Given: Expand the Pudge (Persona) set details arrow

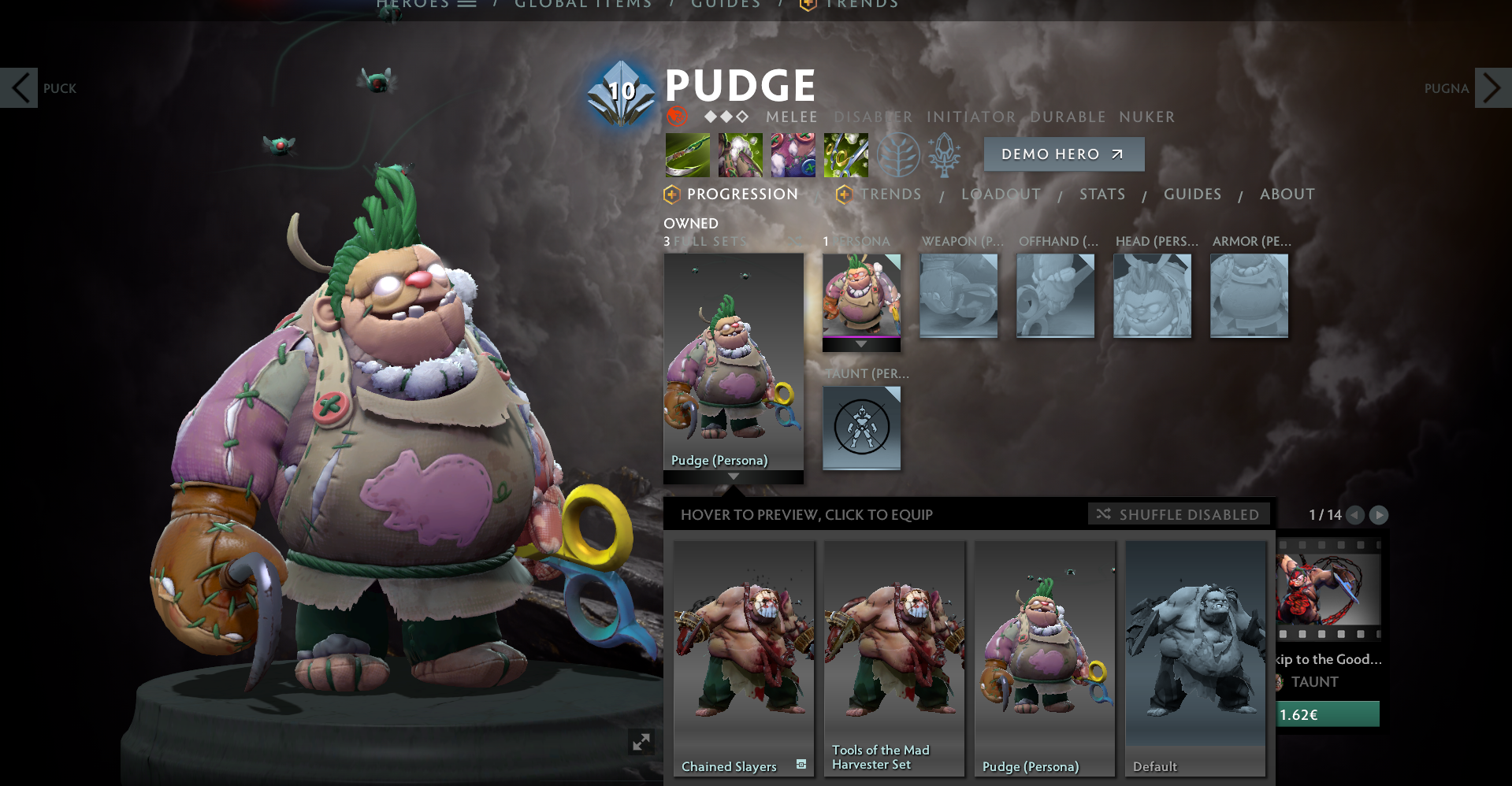Looking at the screenshot, I should tap(734, 476).
